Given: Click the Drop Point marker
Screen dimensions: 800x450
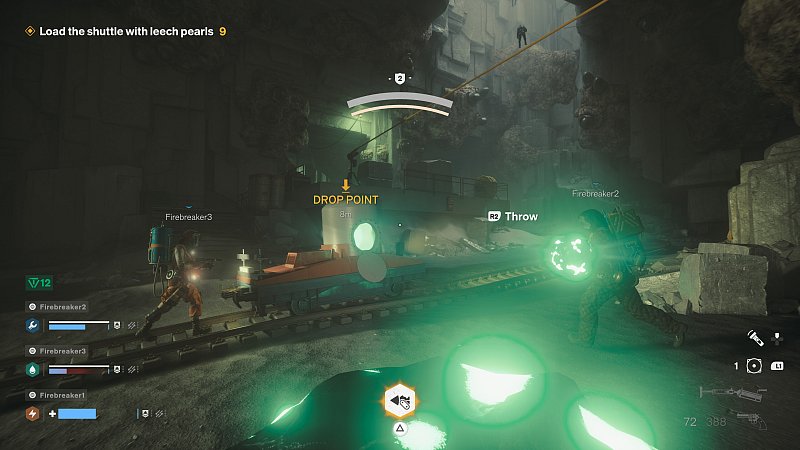Looking at the screenshot, I should [346, 199].
